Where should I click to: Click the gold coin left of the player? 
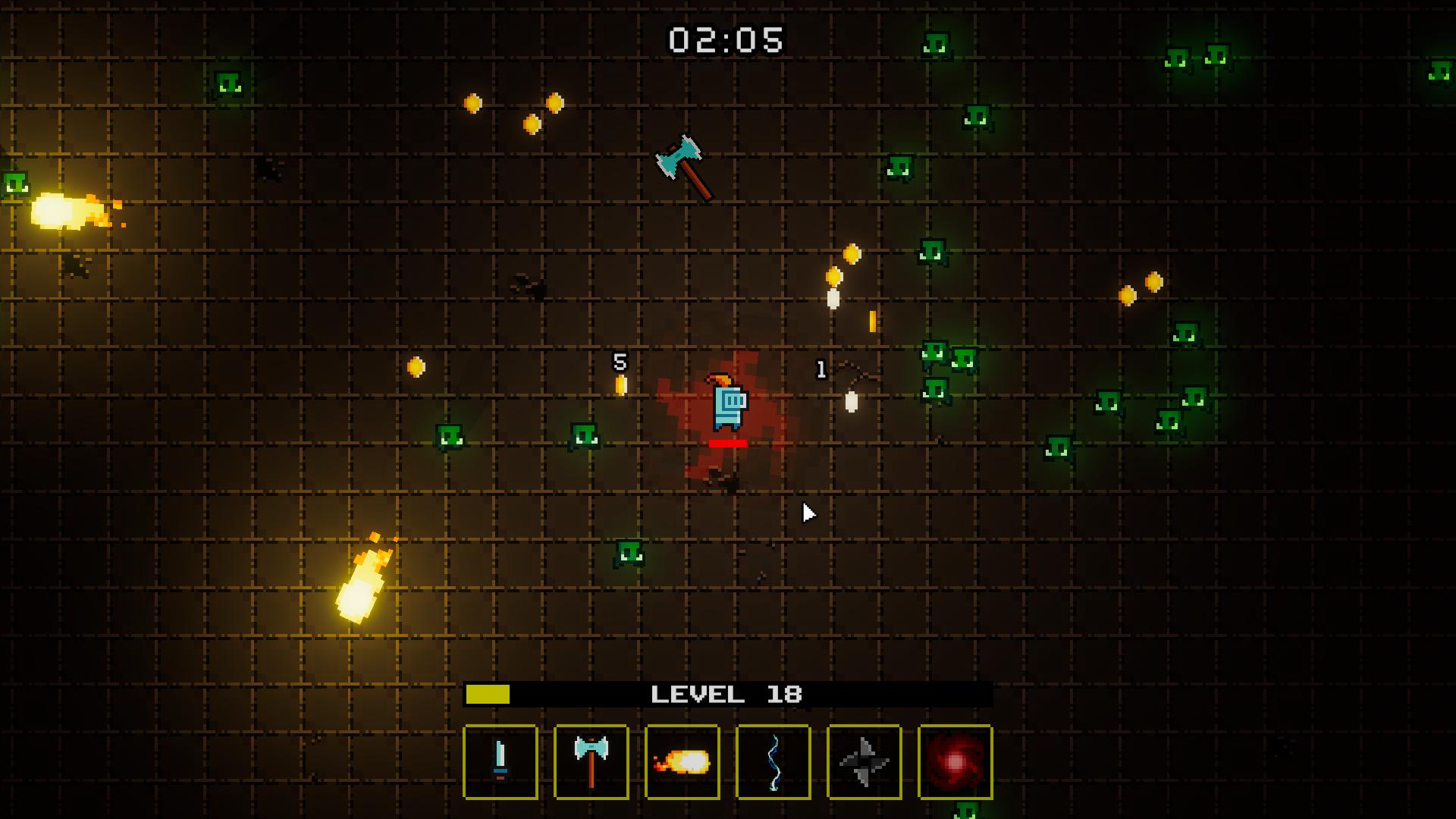click(x=416, y=365)
